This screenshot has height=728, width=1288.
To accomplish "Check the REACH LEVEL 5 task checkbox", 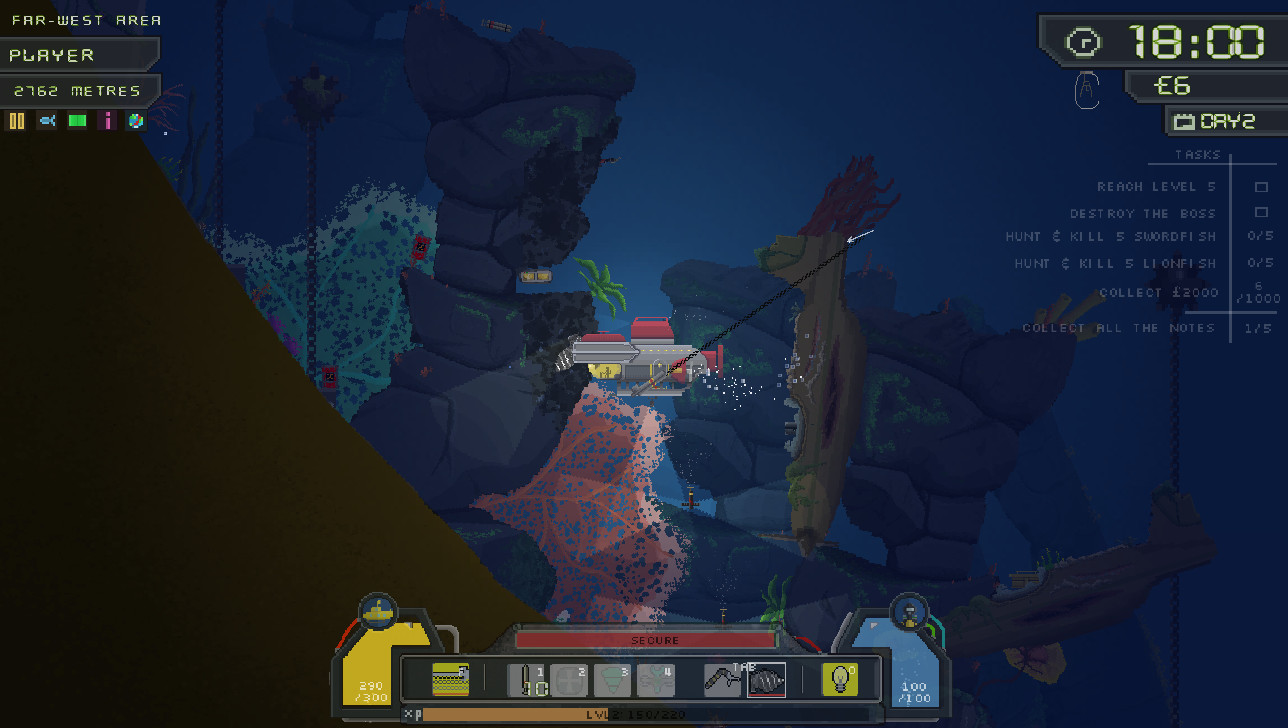I will pyautogui.click(x=1259, y=186).
